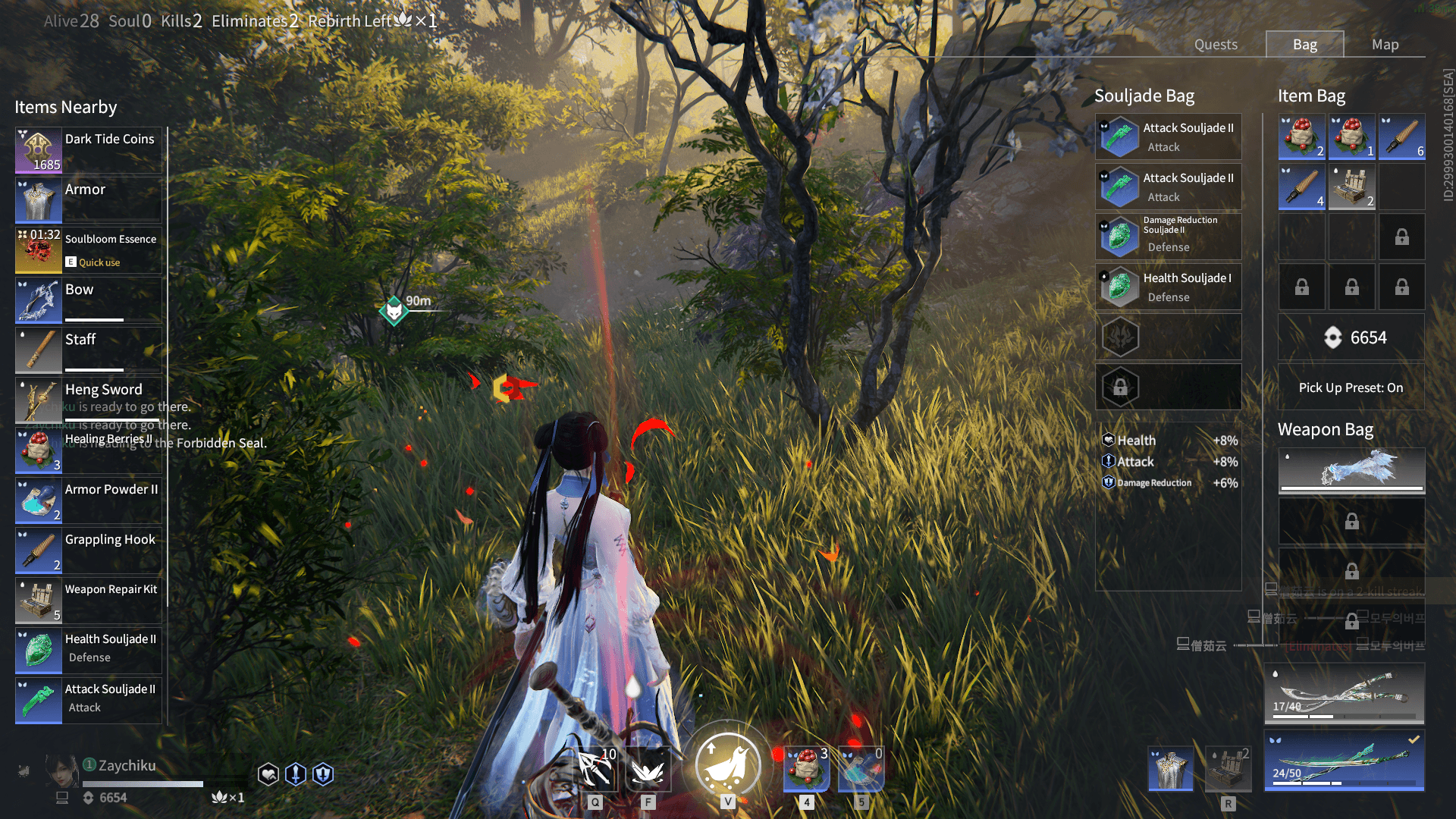1456x819 pixels.
Task: Pick up the nearby Bow
Action: click(89, 300)
